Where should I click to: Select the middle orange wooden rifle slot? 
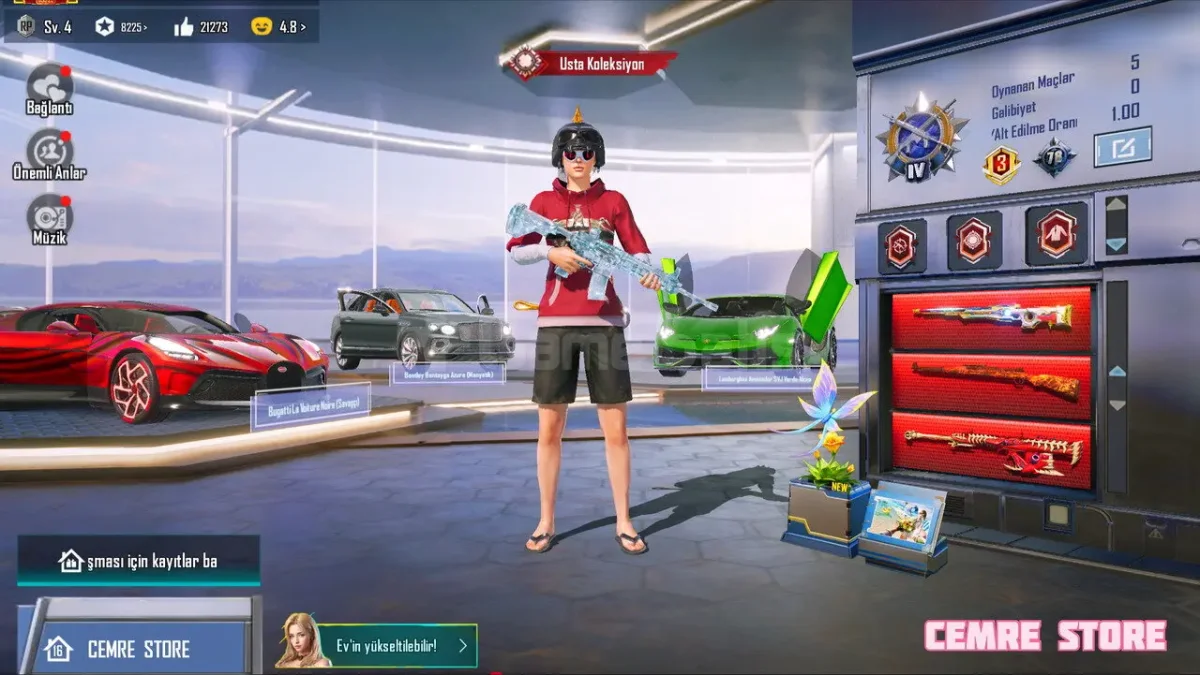pyautogui.click(x=991, y=381)
